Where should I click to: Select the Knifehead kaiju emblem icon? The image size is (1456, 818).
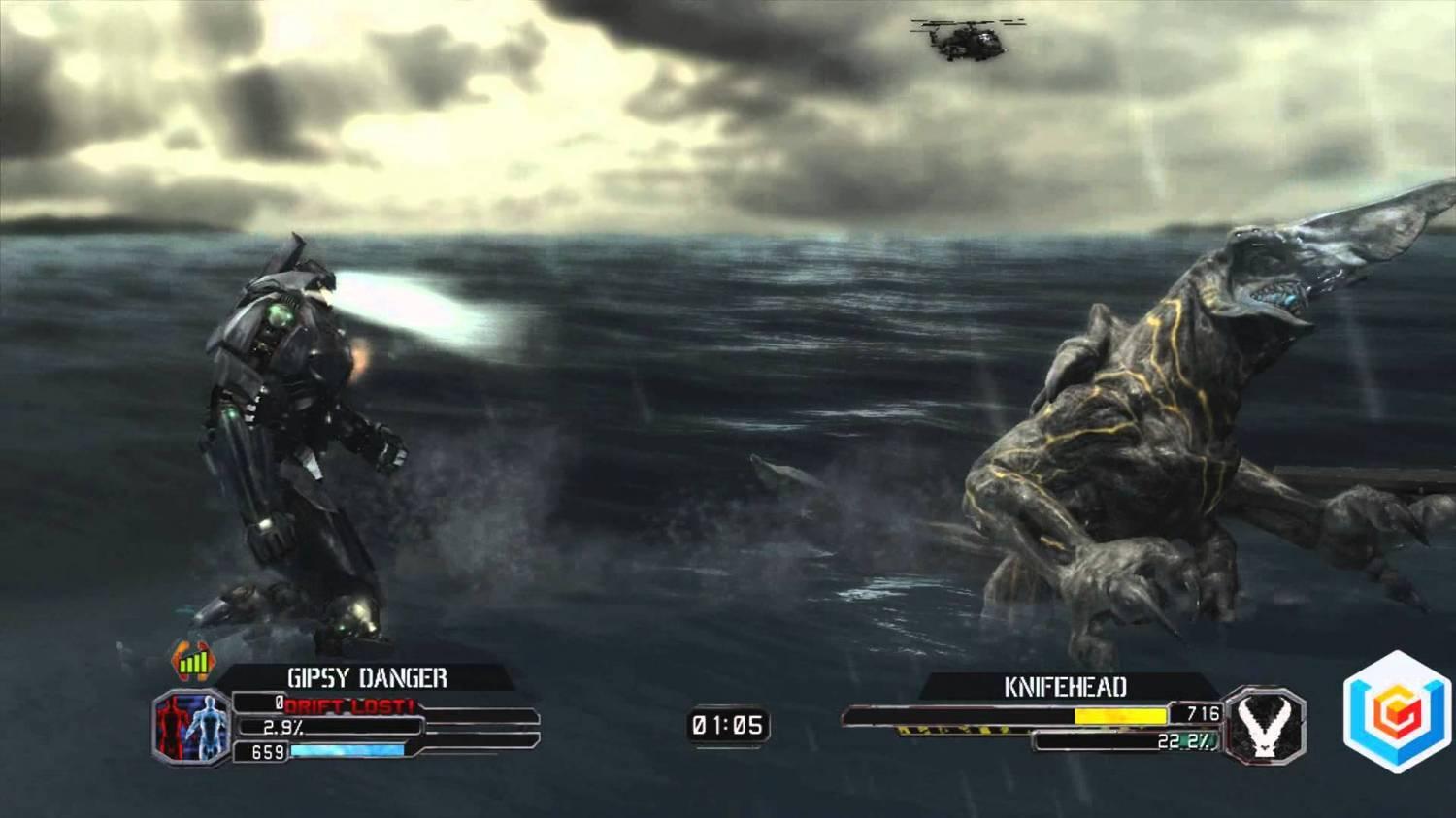point(1266,726)
